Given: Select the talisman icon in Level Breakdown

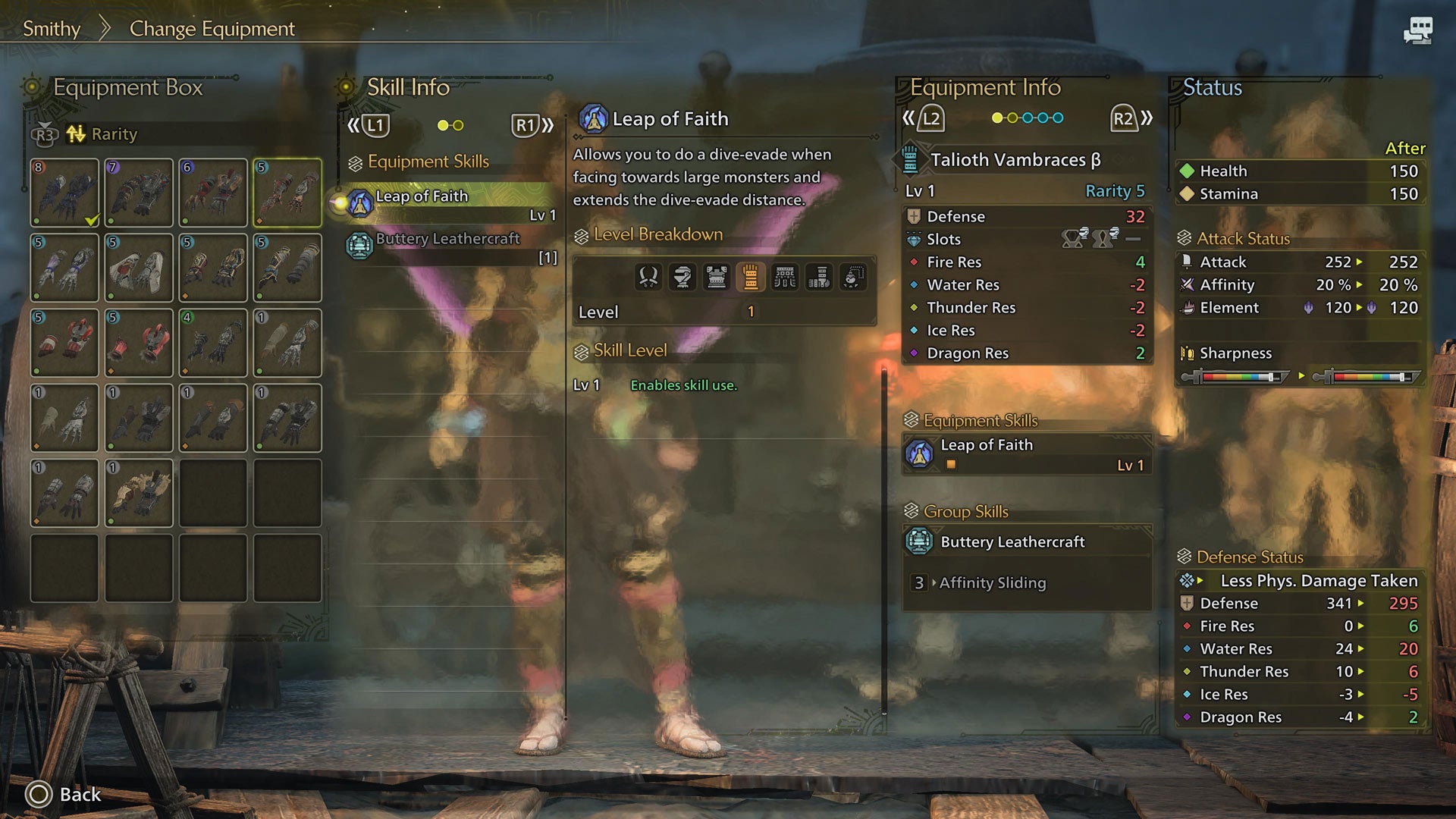Looking at the screenshot, I should pyautogui.click(x=854, y=277).
